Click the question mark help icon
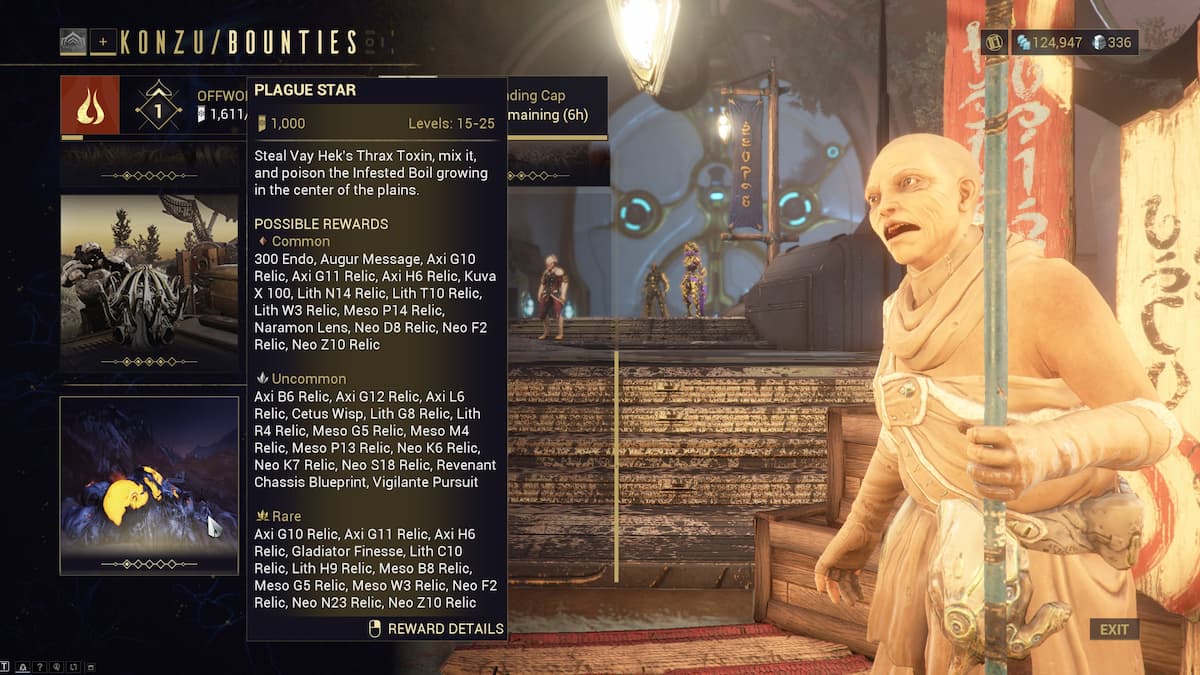 pos(40,667)
